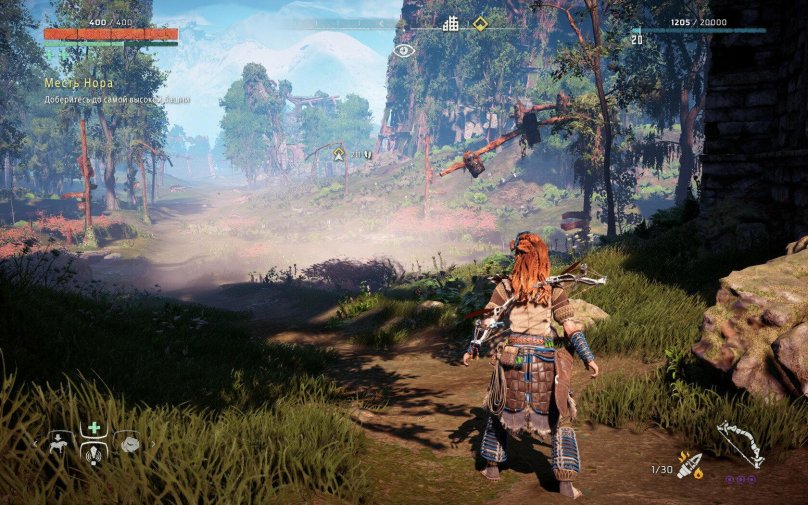Cycle tools with the right arrow
The width and height of the screenshot is (808, 505).
pos(153,443)
